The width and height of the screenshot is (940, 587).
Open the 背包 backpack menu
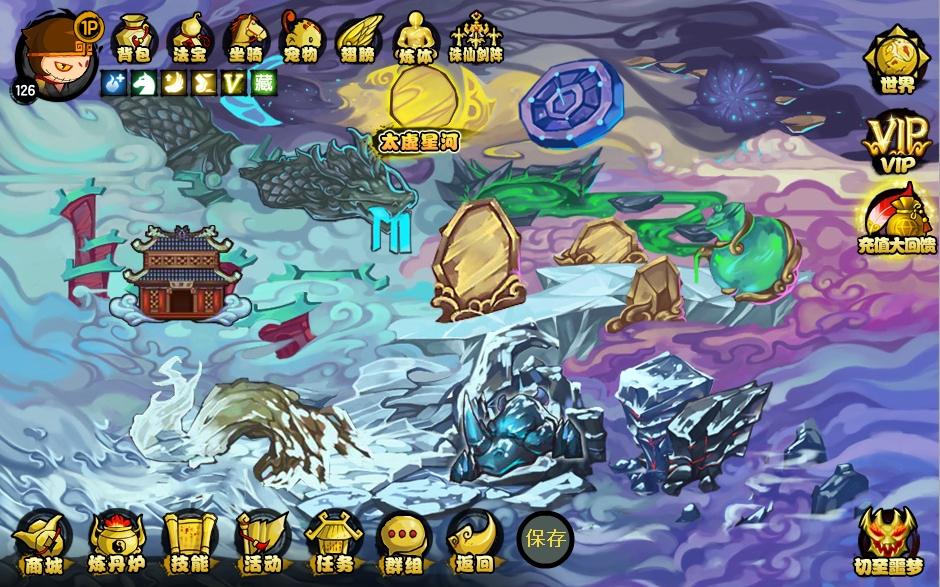(x=132, y=38)
